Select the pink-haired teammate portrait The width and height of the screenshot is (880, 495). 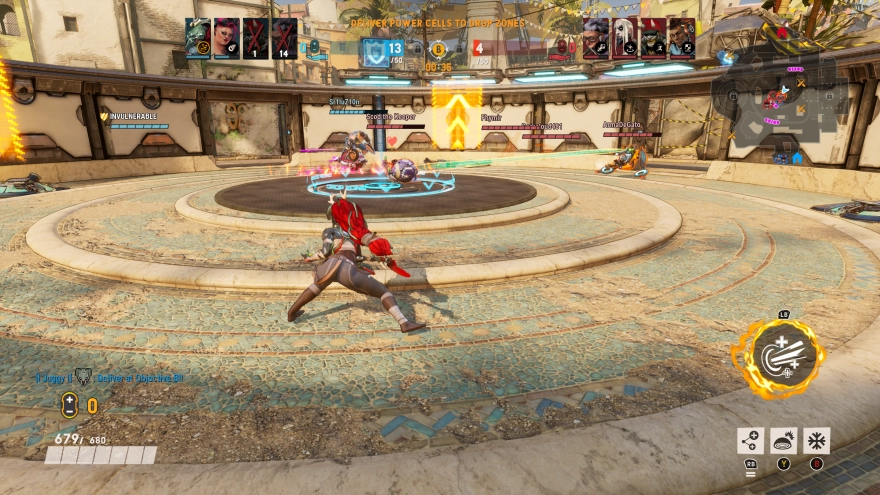[227, 38]
